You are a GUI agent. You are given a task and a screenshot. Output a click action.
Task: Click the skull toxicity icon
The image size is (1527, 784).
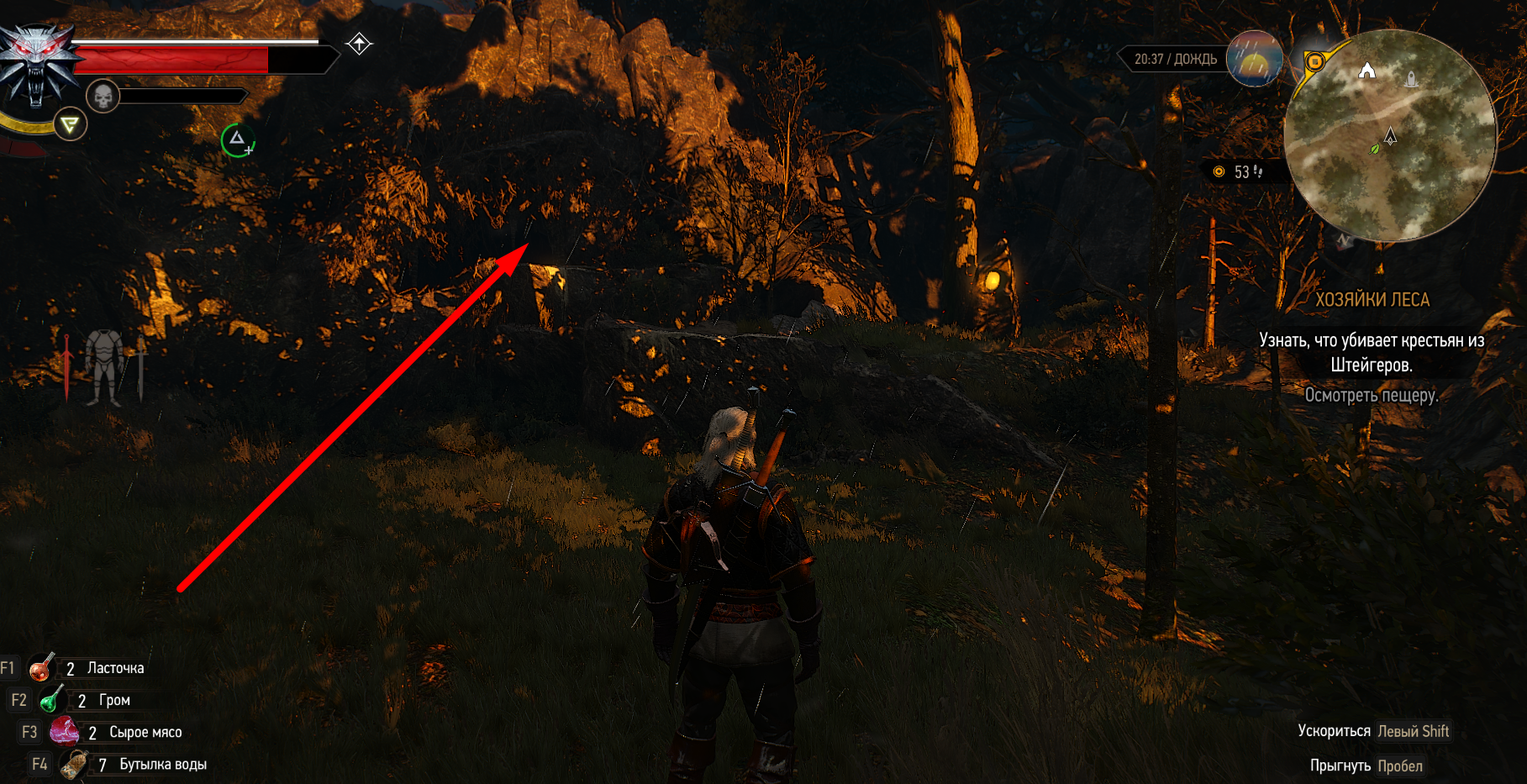coord(103,97)
